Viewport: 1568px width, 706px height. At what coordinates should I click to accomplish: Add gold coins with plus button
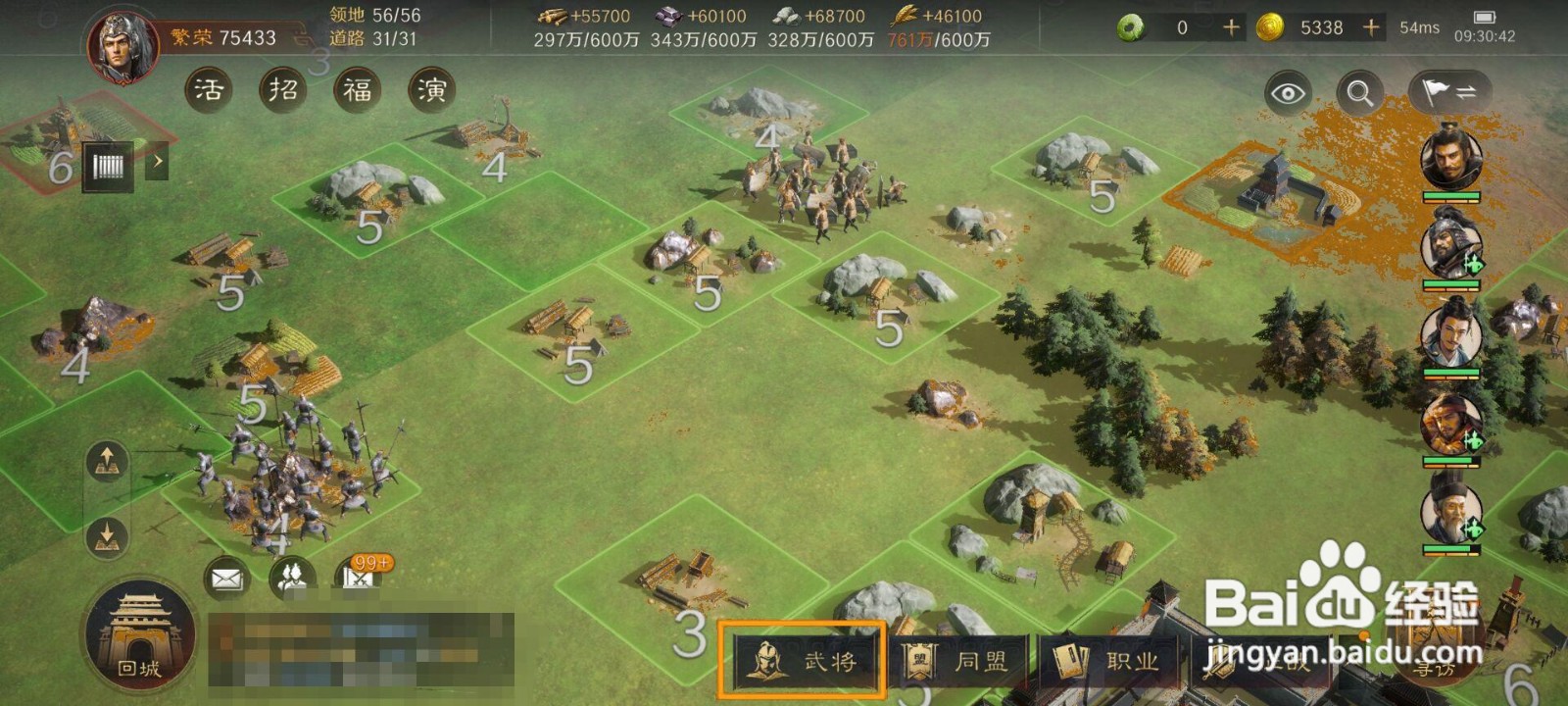(x=1371, y=27)
